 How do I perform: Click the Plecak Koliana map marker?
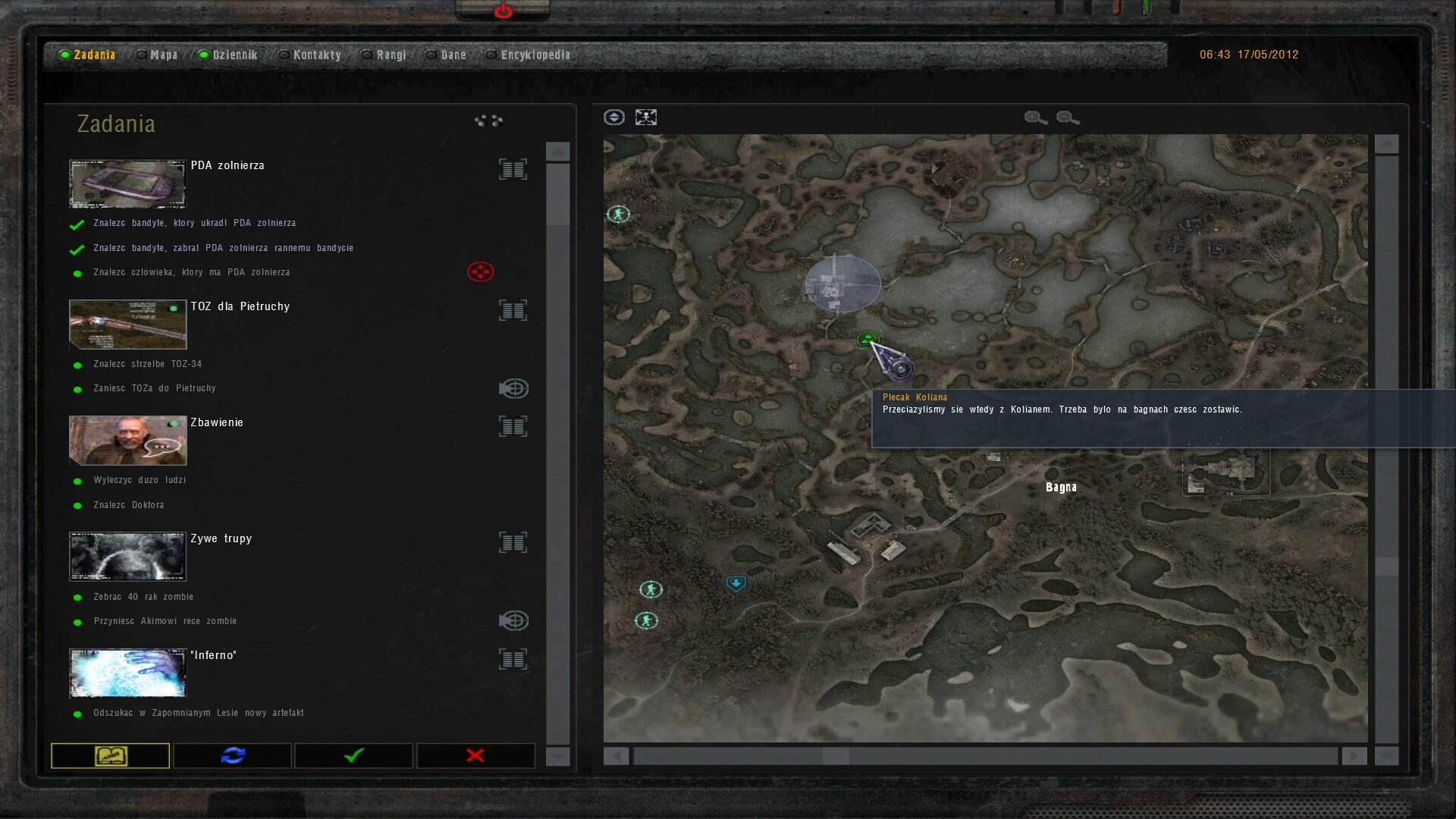point(901,369)
